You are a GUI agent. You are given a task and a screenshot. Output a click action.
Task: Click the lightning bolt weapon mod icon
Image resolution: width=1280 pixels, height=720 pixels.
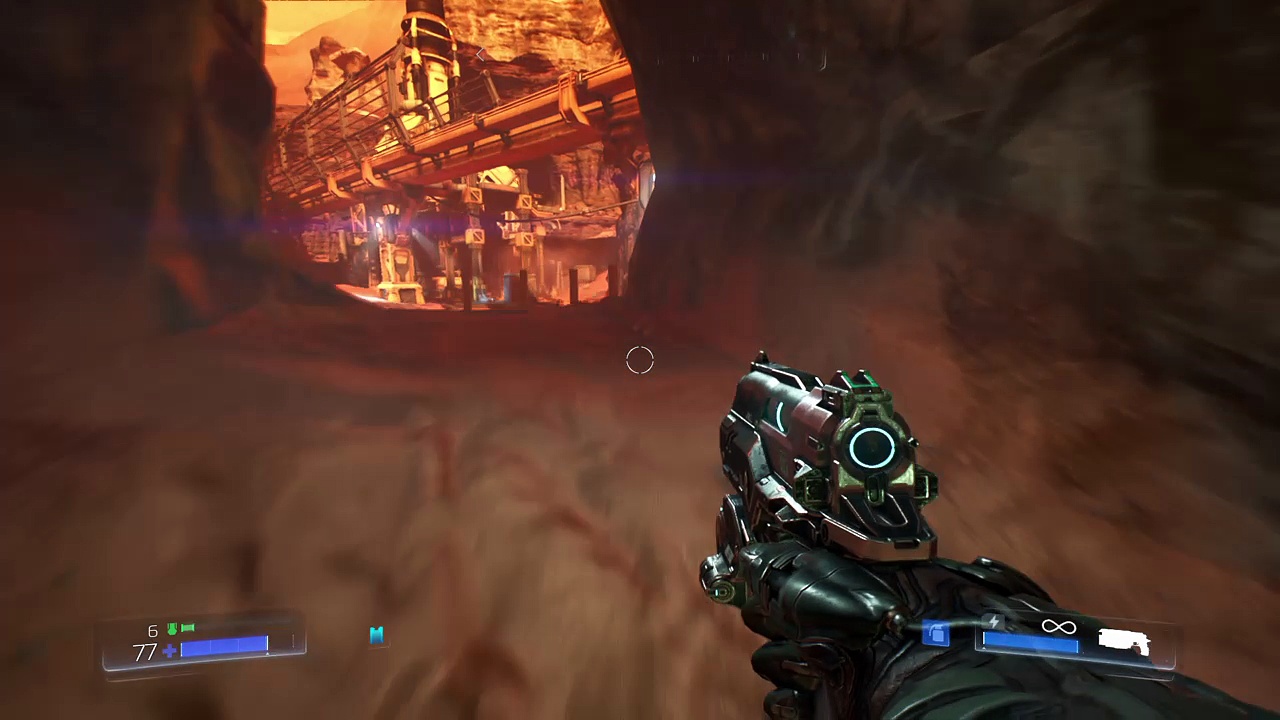click(995, 622)
